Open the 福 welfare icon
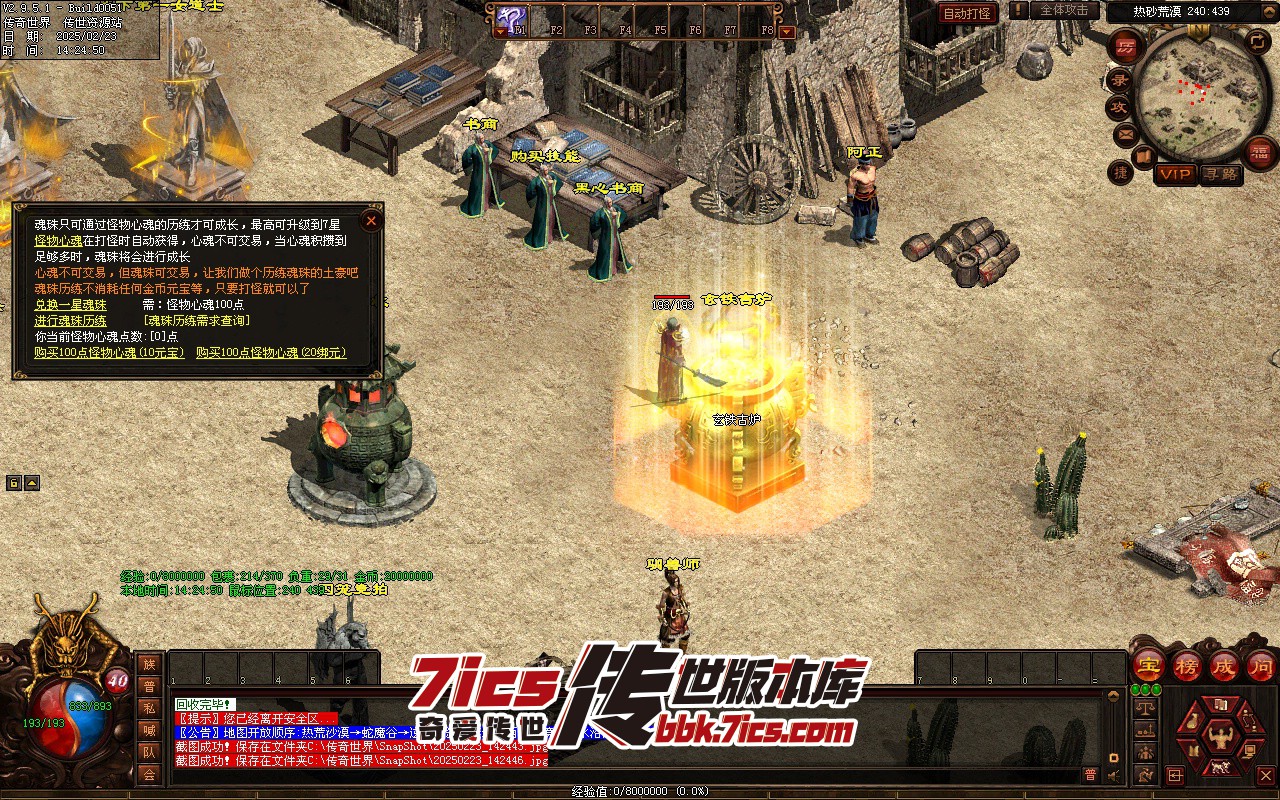1280x800 pixels. click(x=1261, y=151)
